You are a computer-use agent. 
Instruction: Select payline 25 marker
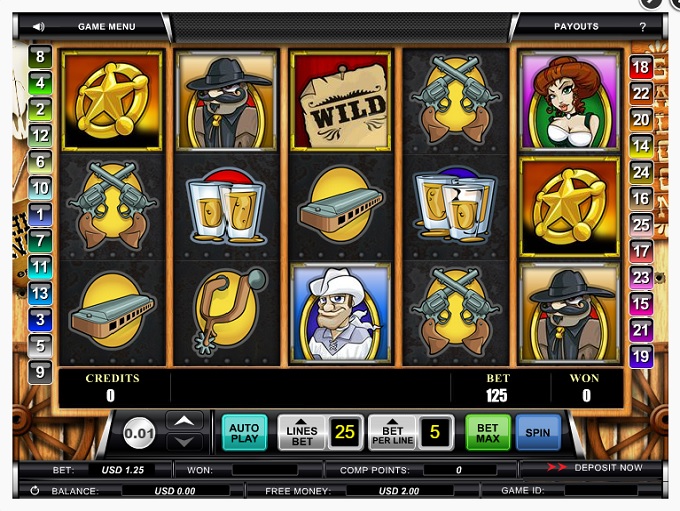[x=641, y=224]
